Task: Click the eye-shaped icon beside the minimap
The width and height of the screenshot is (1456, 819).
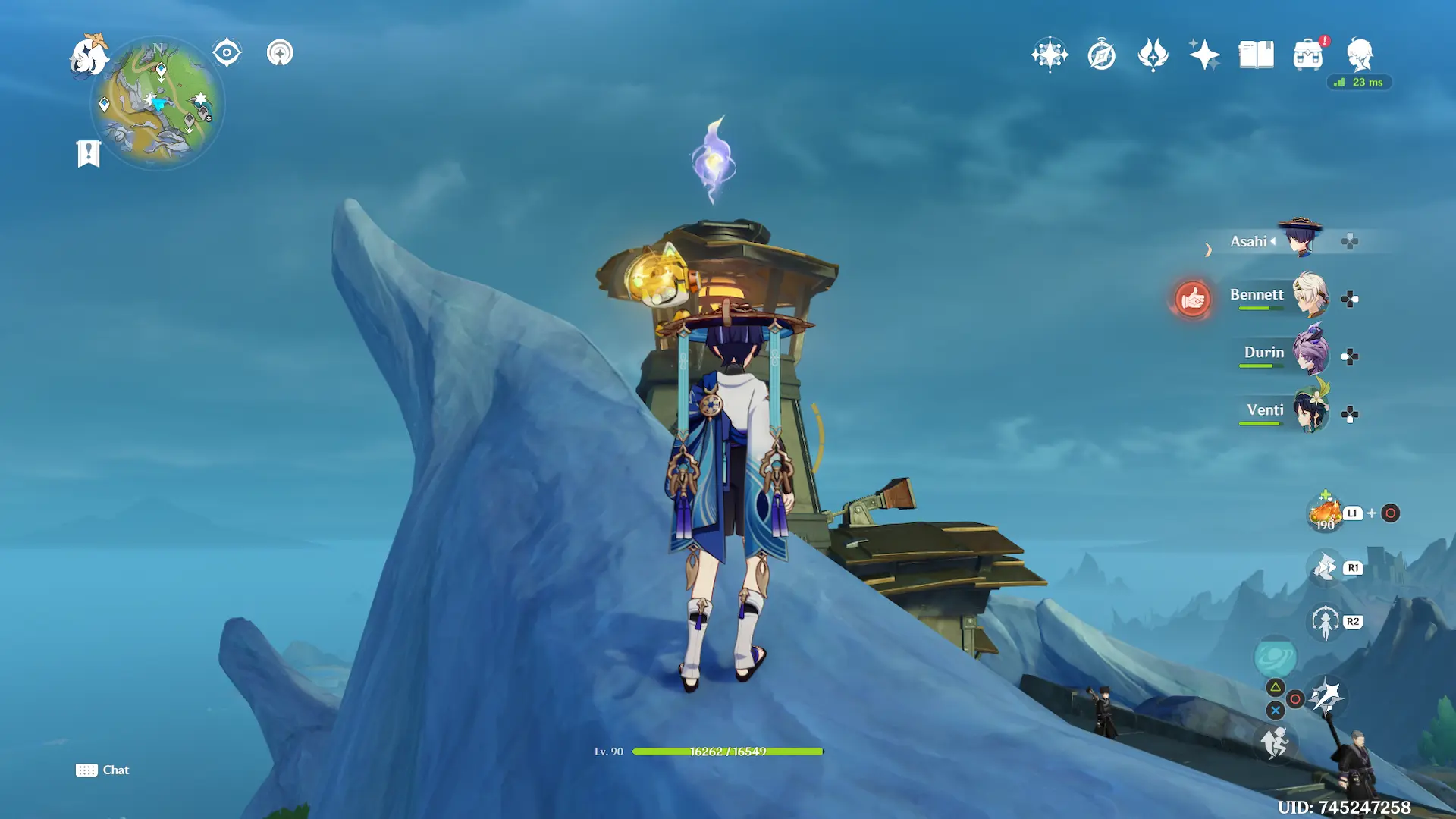Action: point(227,53)
